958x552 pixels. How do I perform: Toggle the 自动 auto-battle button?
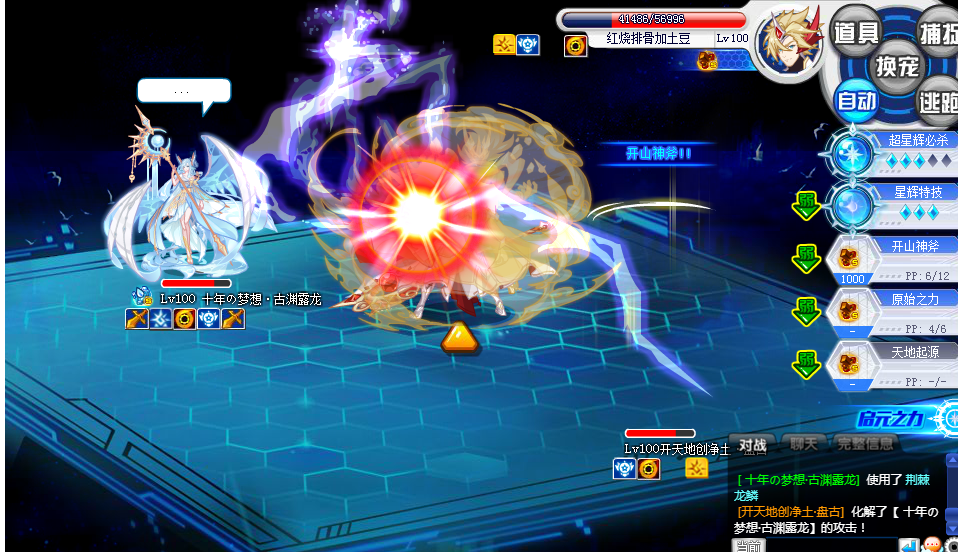pyautogui.click(x=856, y=100)
